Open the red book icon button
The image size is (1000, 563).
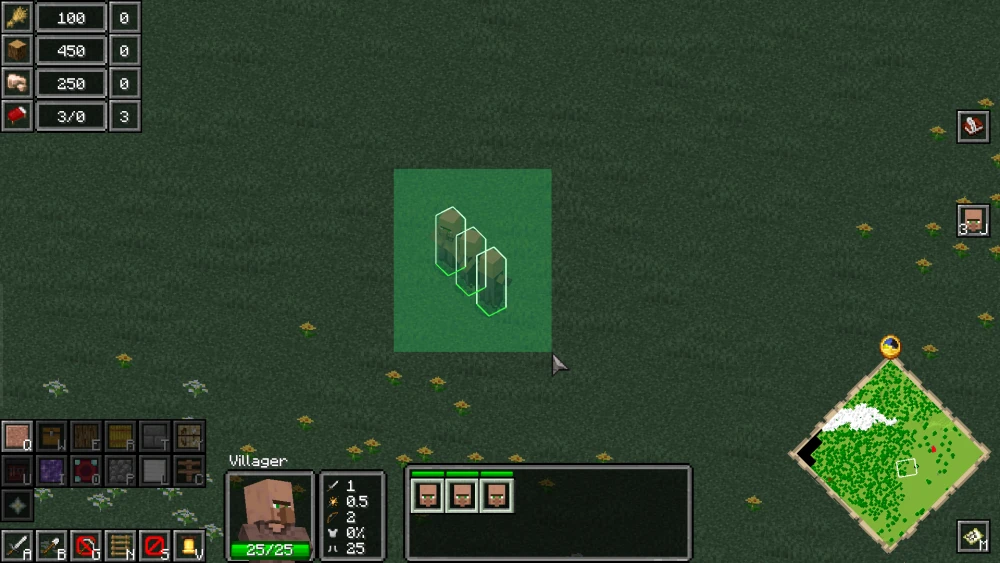coord(972,126)
